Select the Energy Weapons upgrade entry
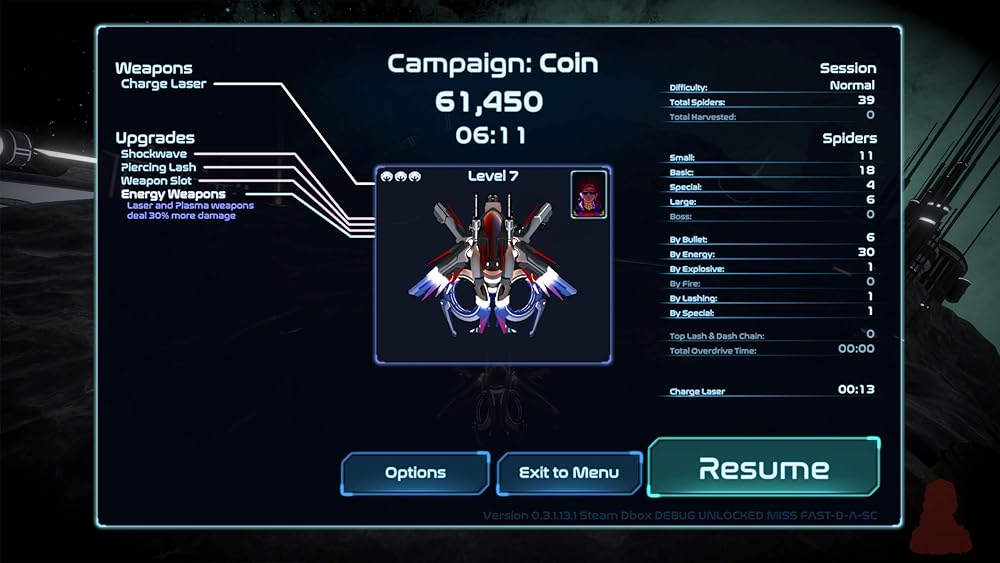The height and width of the screenshot is (563, 1000). pyautogui.click(x=173, y=194)
